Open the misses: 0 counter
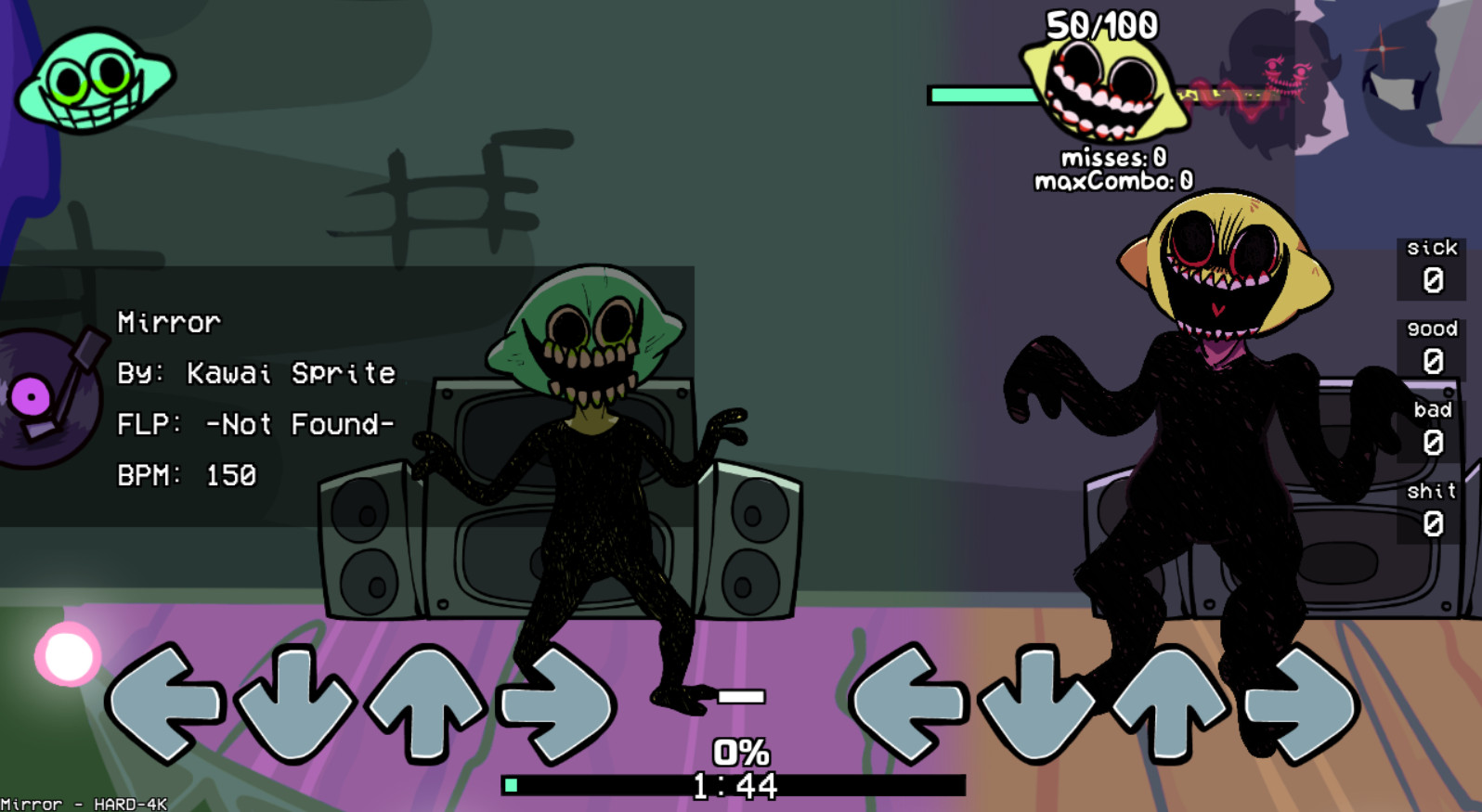 click(x=1113, y=160)
